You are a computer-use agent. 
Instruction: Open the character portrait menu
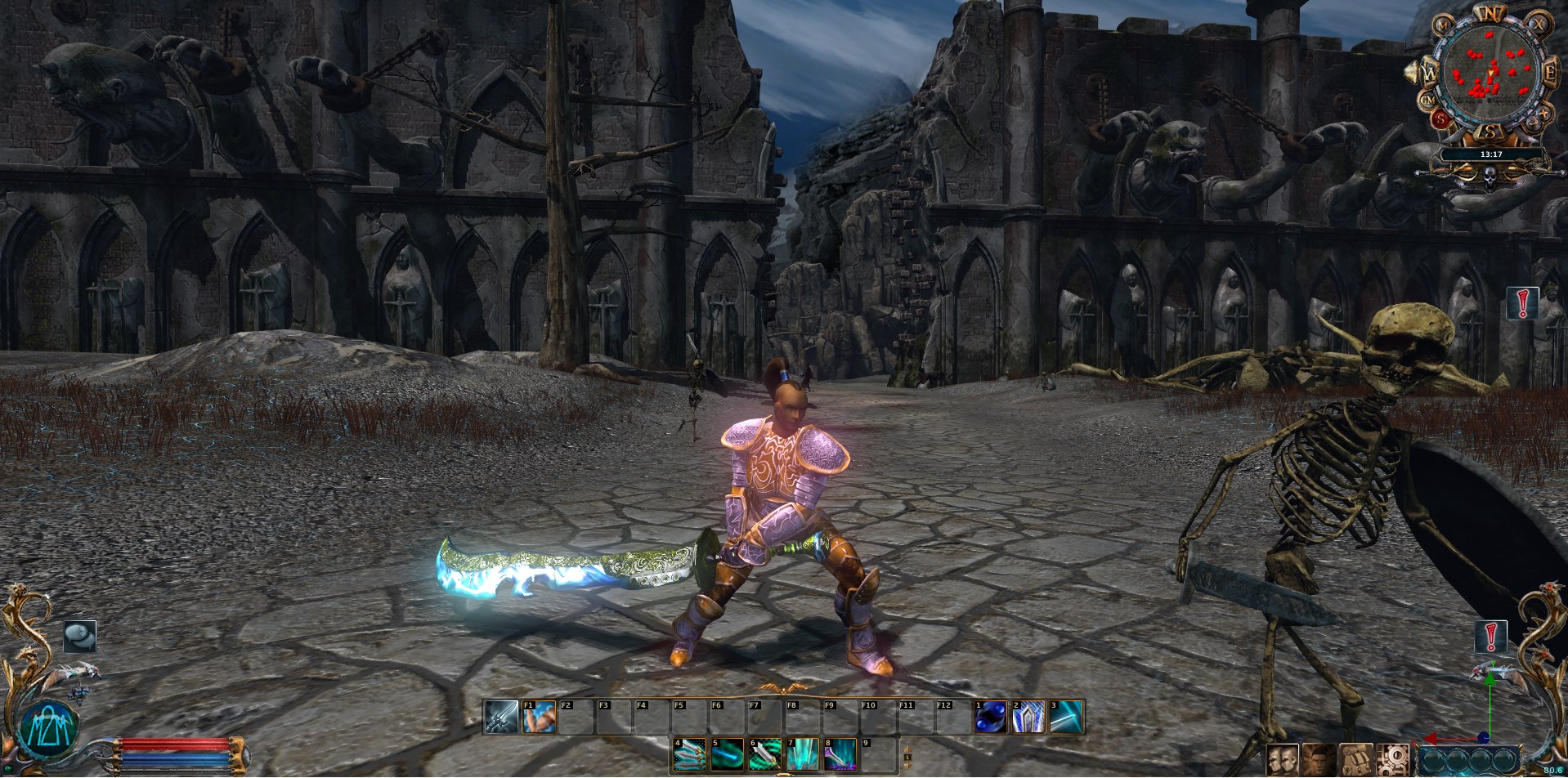click(x=1318, y=759)
